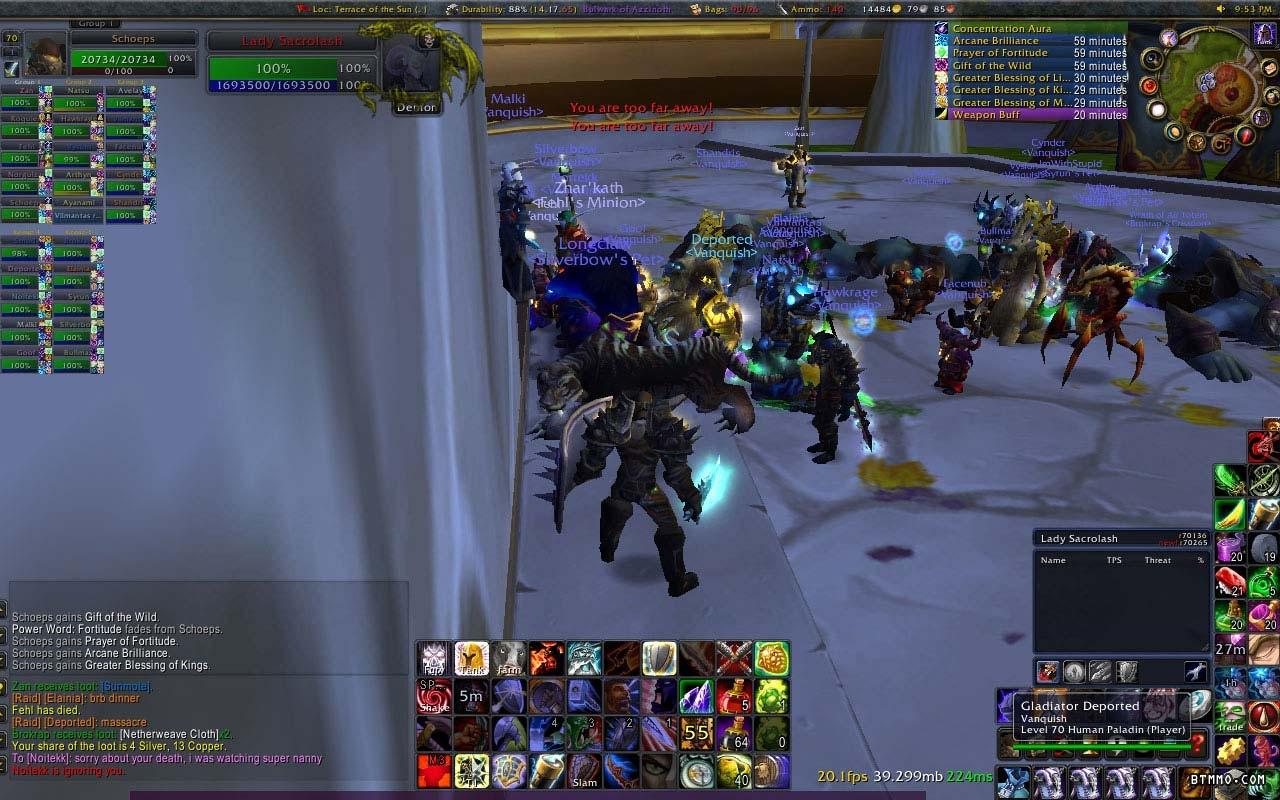Use the red healing potion with 5 charges

click(734, 696)
